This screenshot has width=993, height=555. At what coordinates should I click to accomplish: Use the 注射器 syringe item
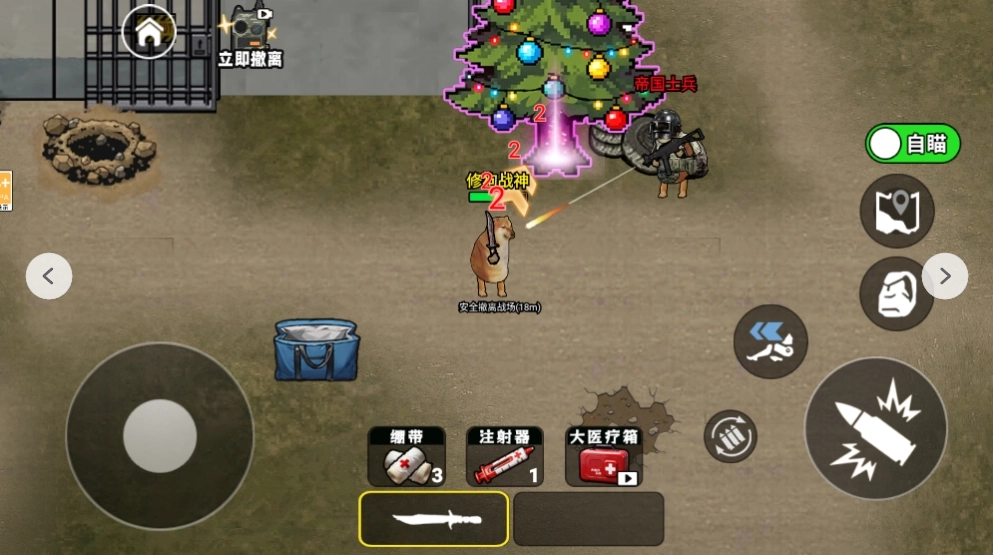tap(504, 457)
